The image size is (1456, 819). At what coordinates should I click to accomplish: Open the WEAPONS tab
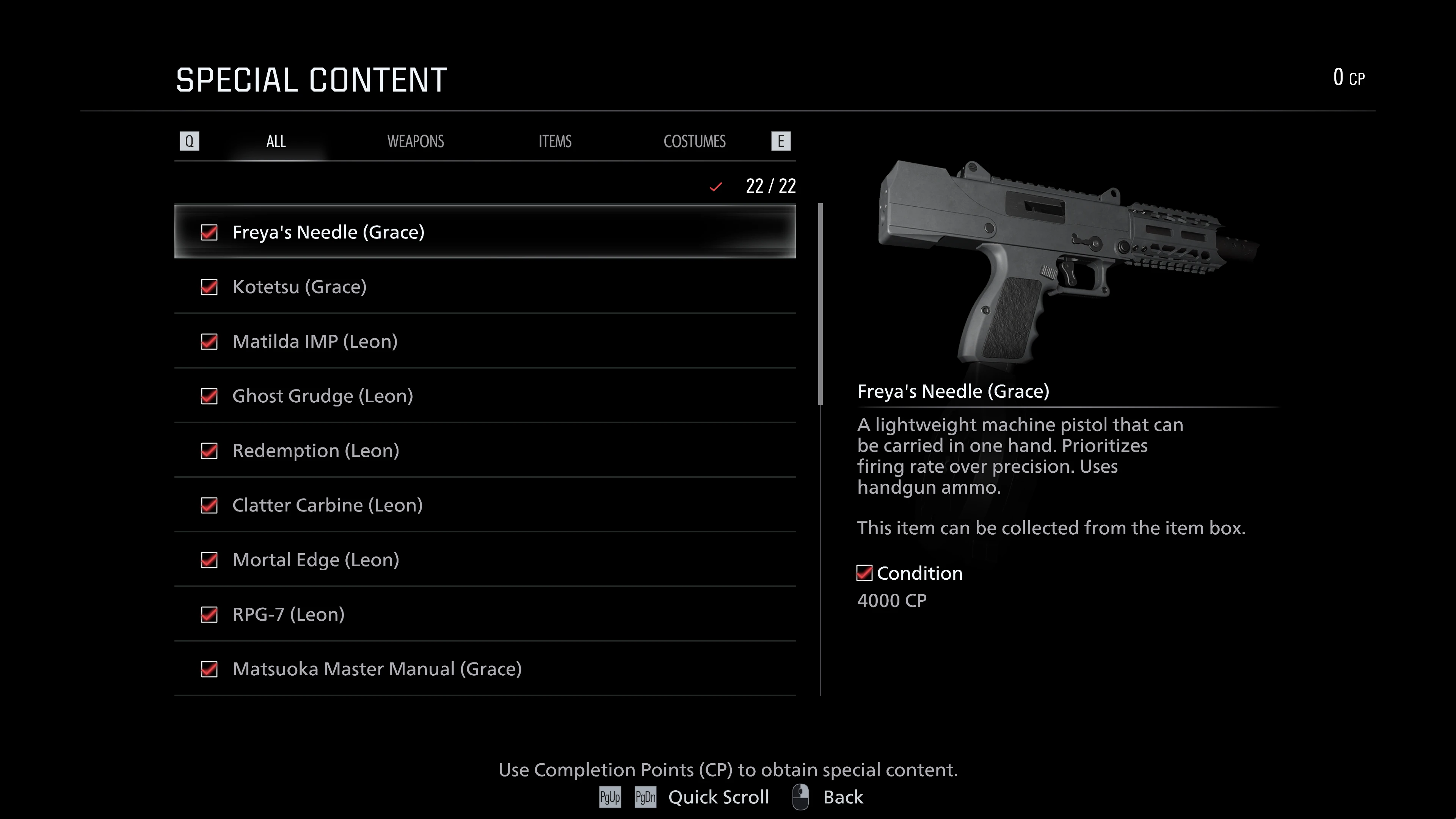416,141
